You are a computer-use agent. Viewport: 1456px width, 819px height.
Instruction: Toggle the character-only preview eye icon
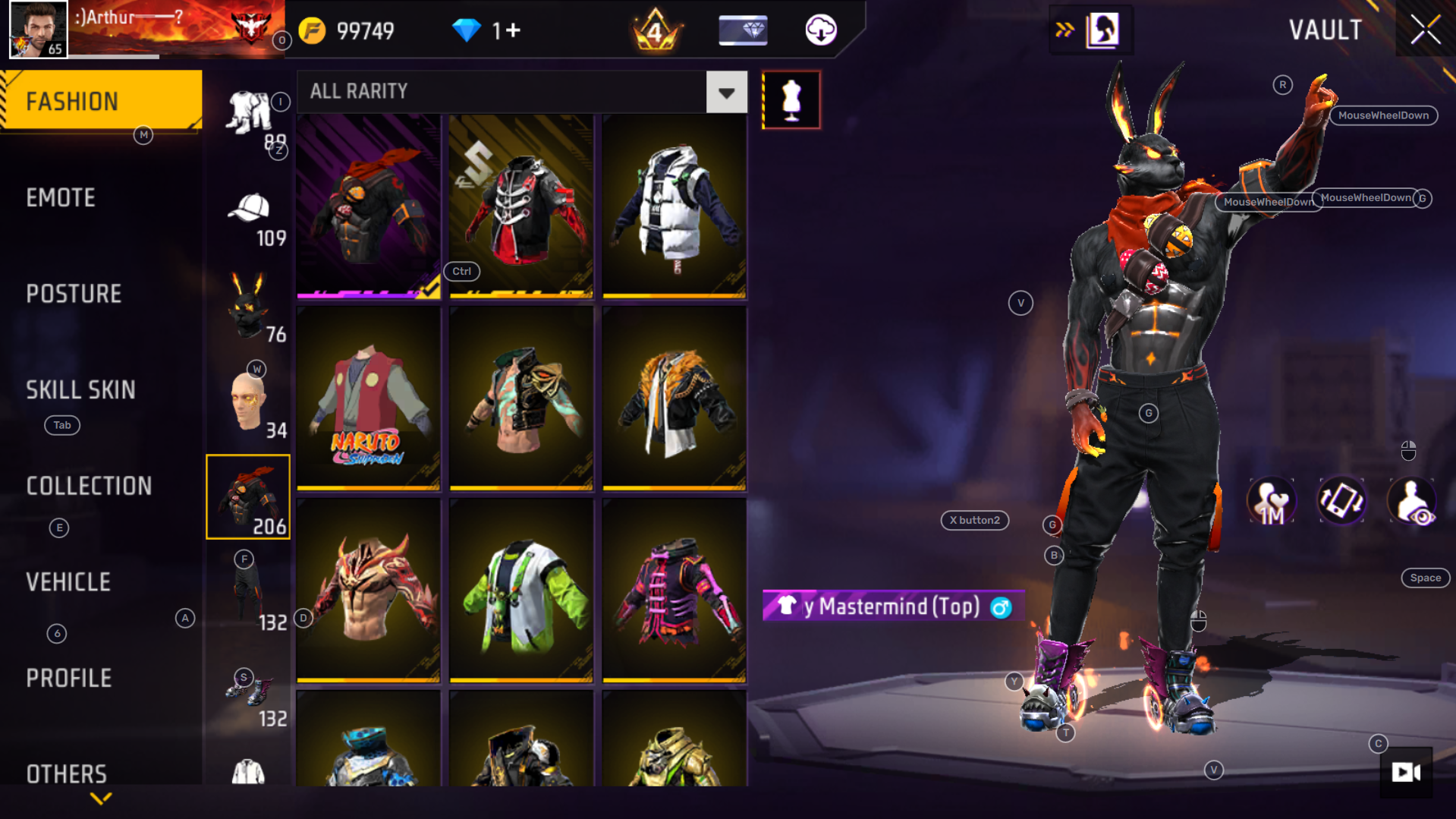click(x=1413, y=501)
